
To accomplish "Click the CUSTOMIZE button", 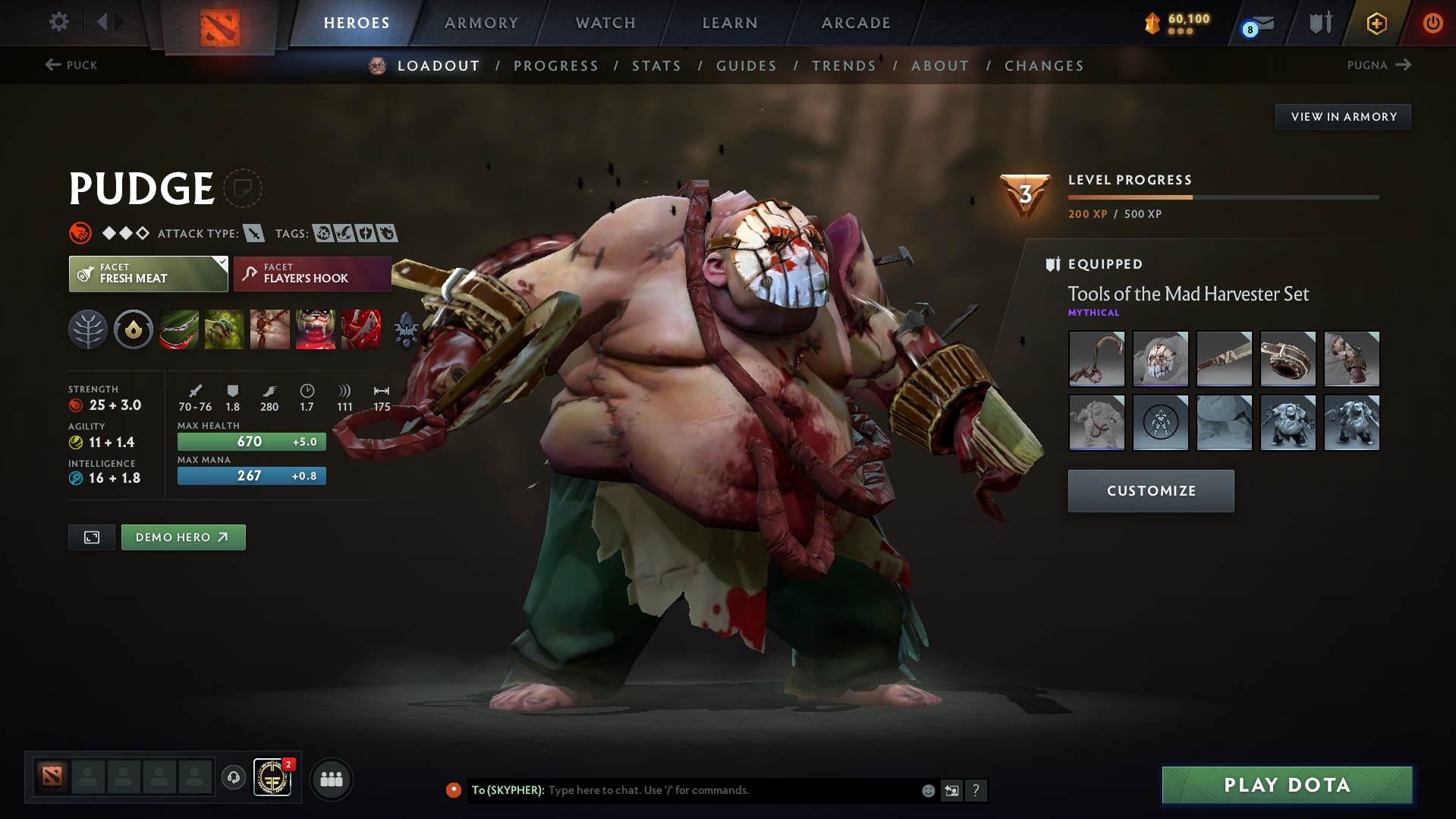I will pyautogui.click(x=1150, y=490).
